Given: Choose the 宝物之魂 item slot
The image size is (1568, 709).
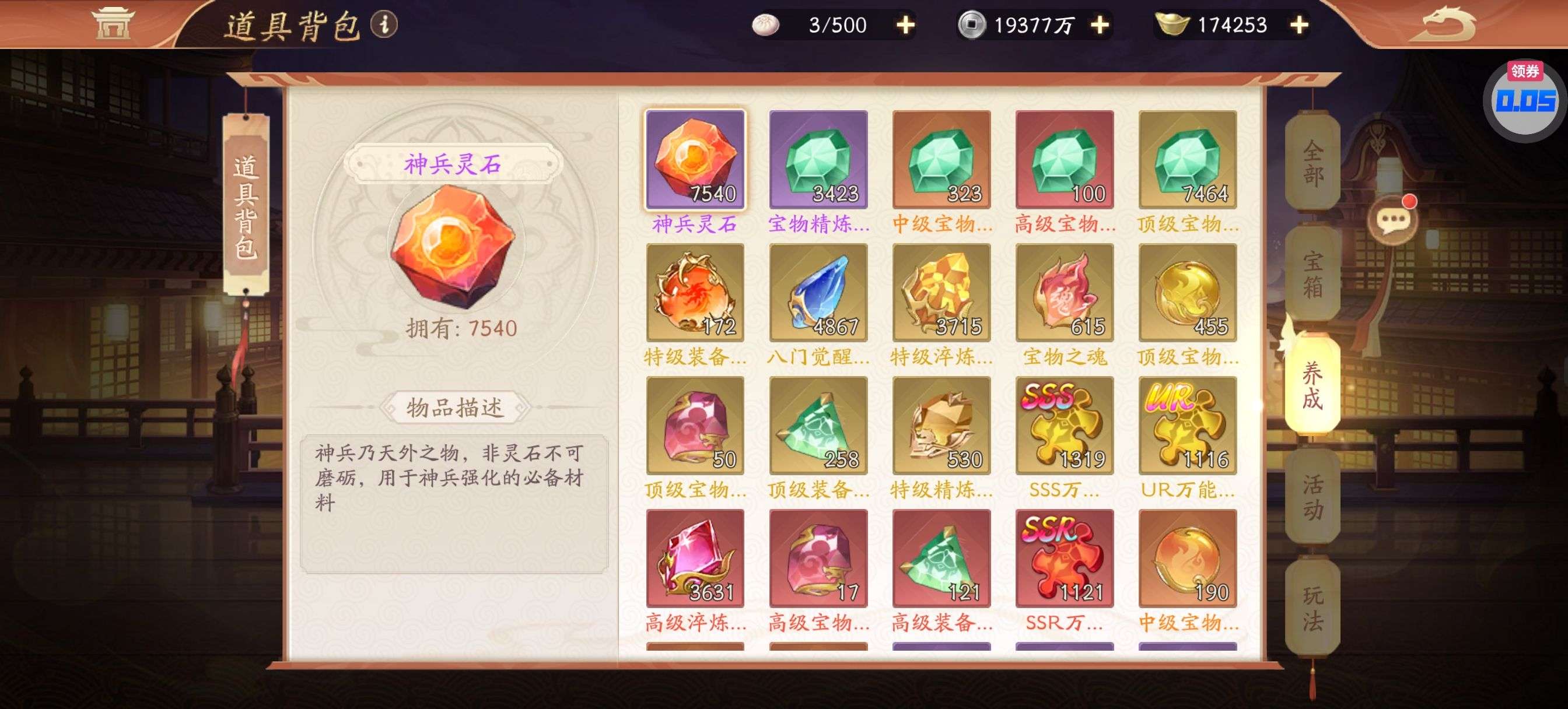Looking at the screenshot, I should tap(1064, 293).
